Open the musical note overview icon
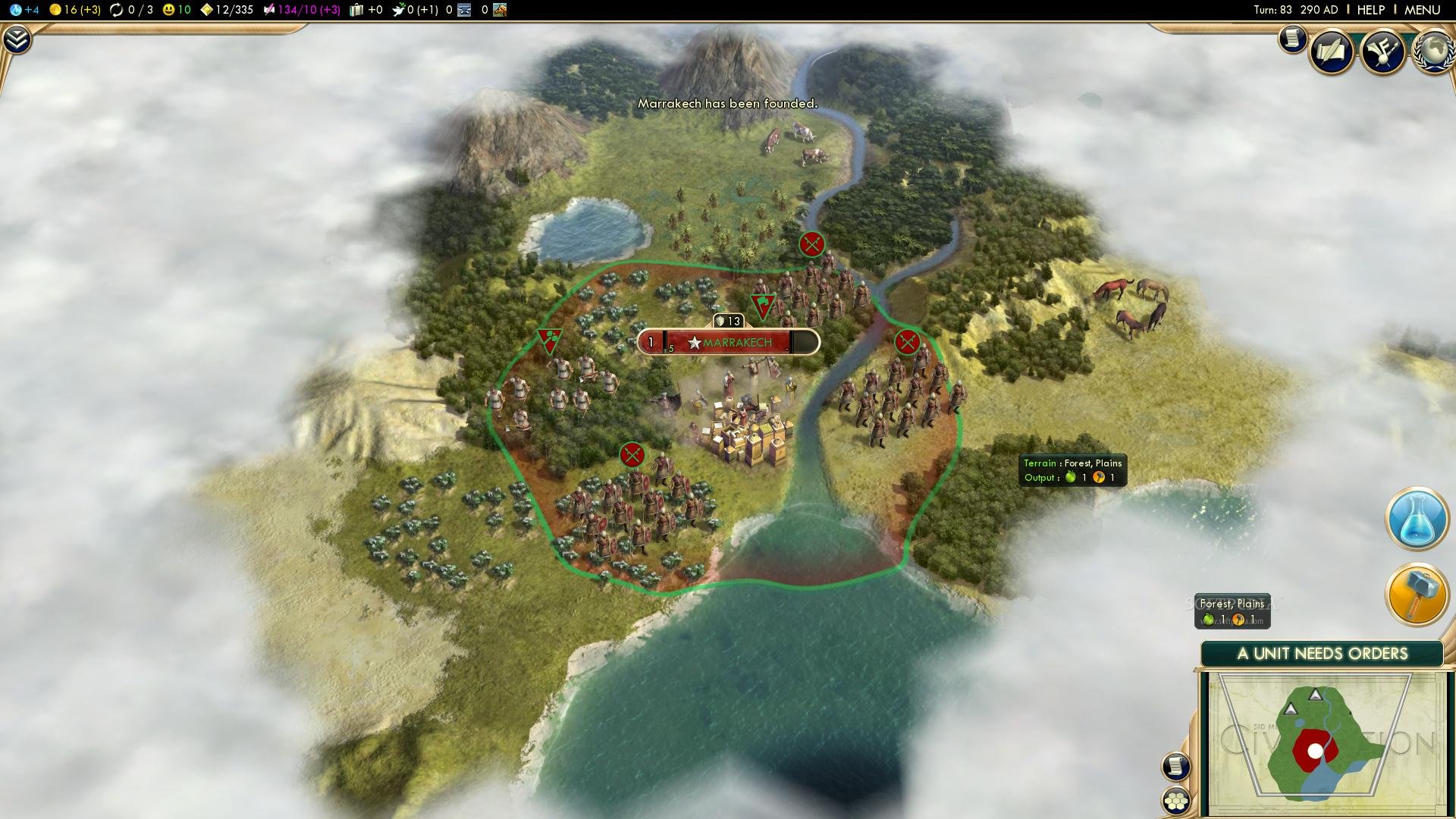This screenshot has width=1456, height=819. 1383,52
